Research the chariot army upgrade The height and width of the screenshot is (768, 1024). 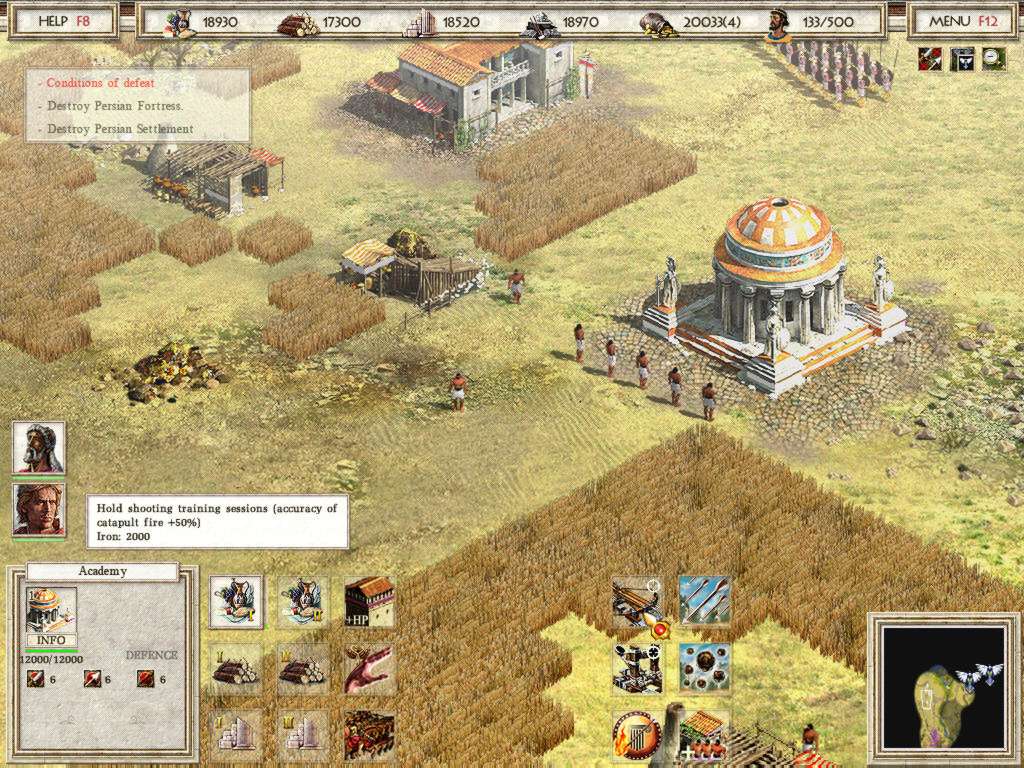[x=369, y=734]
